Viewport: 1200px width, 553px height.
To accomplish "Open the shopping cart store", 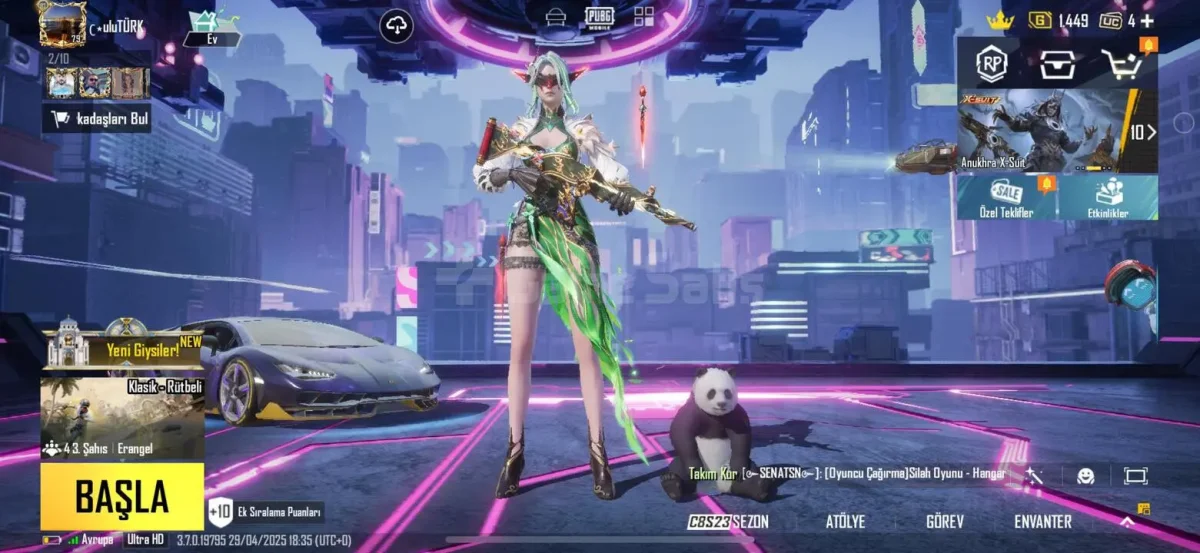I will pos(1123,65).
